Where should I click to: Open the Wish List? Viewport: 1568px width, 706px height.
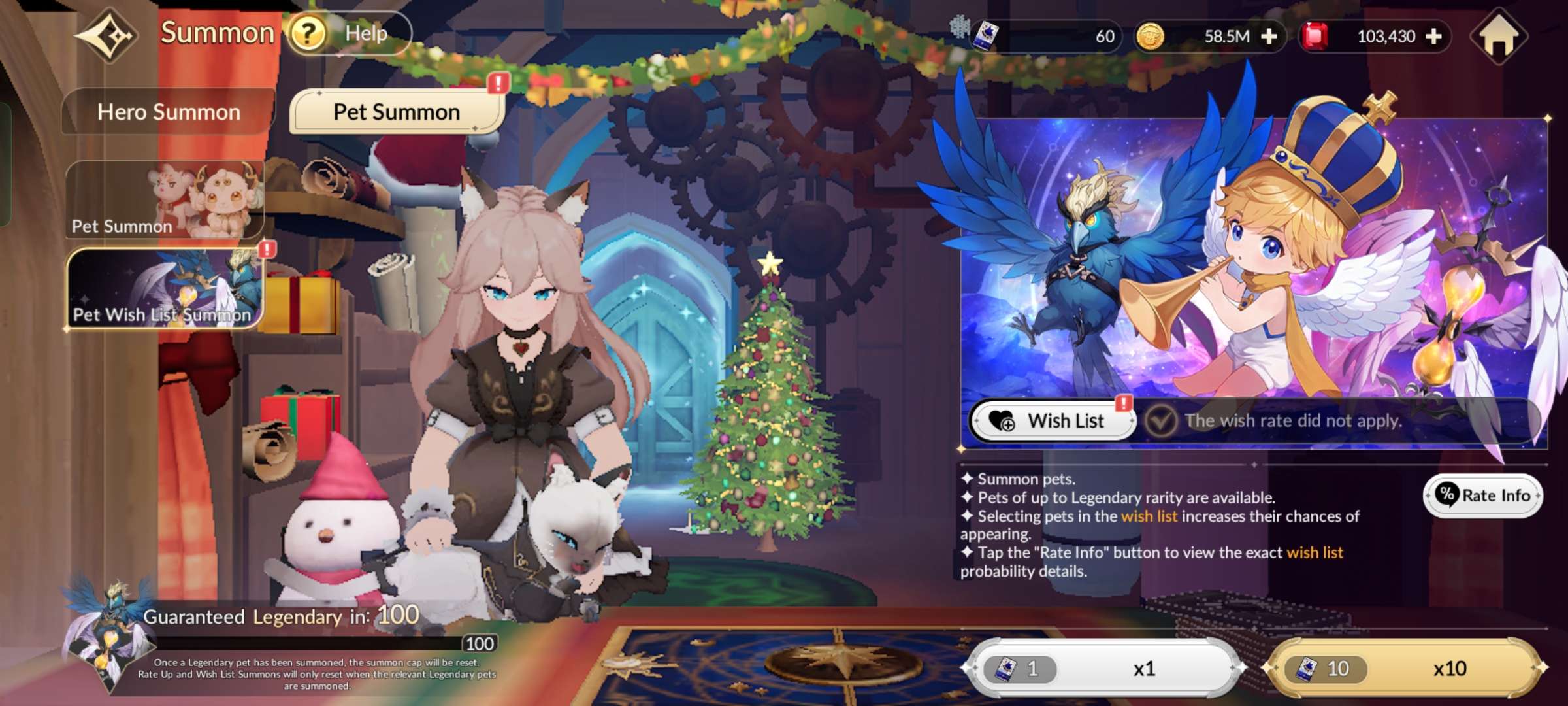1052,420
